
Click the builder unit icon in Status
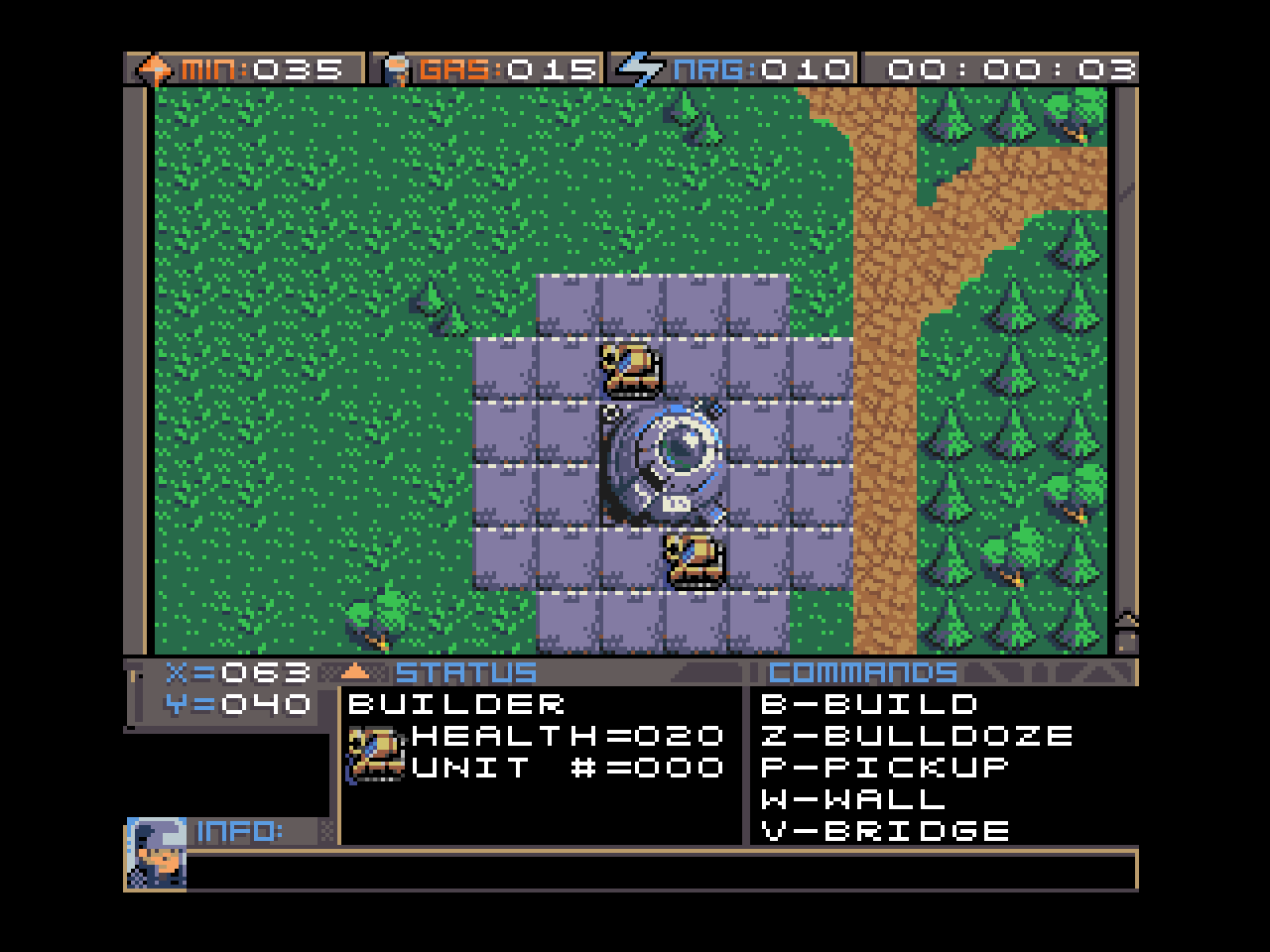pyautogui.click(x=376, y=753)
